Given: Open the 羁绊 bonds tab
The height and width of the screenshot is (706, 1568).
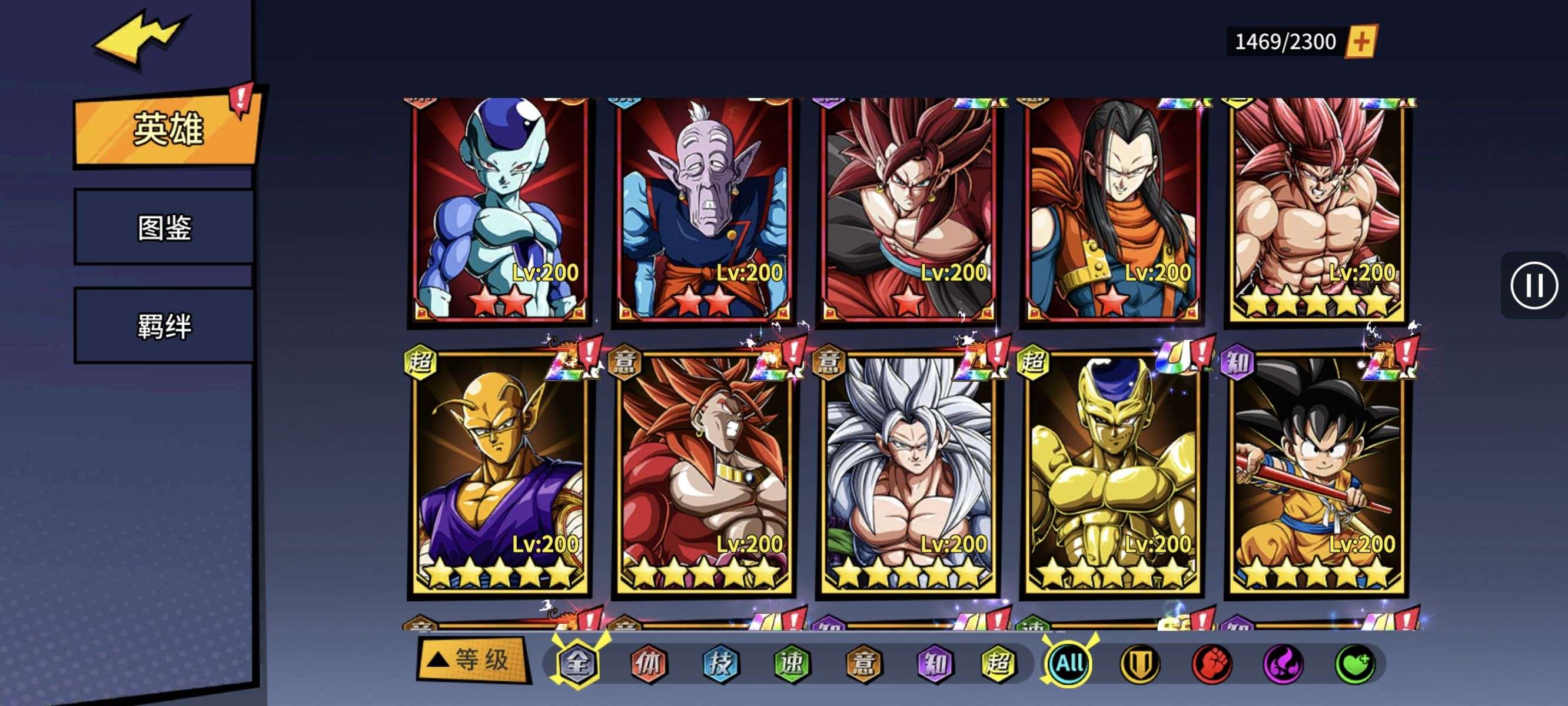Looking at the screenshot, I should pos(164,325).
